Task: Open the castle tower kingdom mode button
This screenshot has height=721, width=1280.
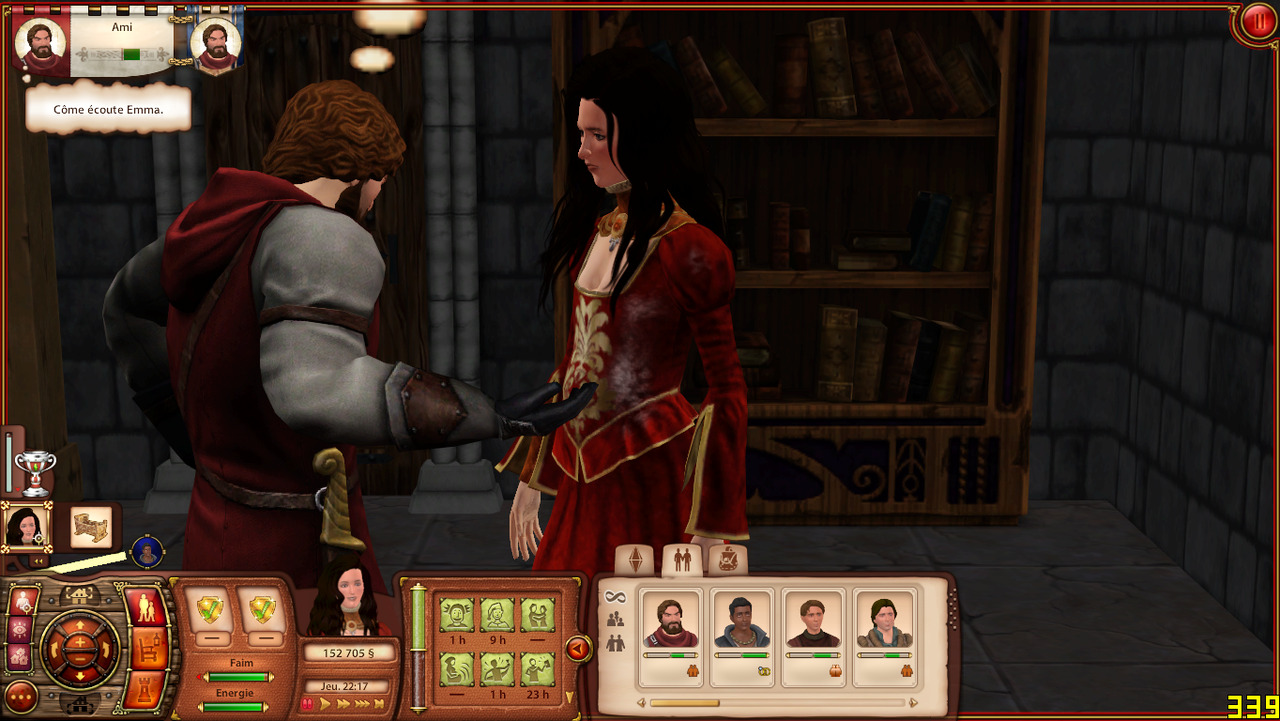Action: (x=145, y=690)
